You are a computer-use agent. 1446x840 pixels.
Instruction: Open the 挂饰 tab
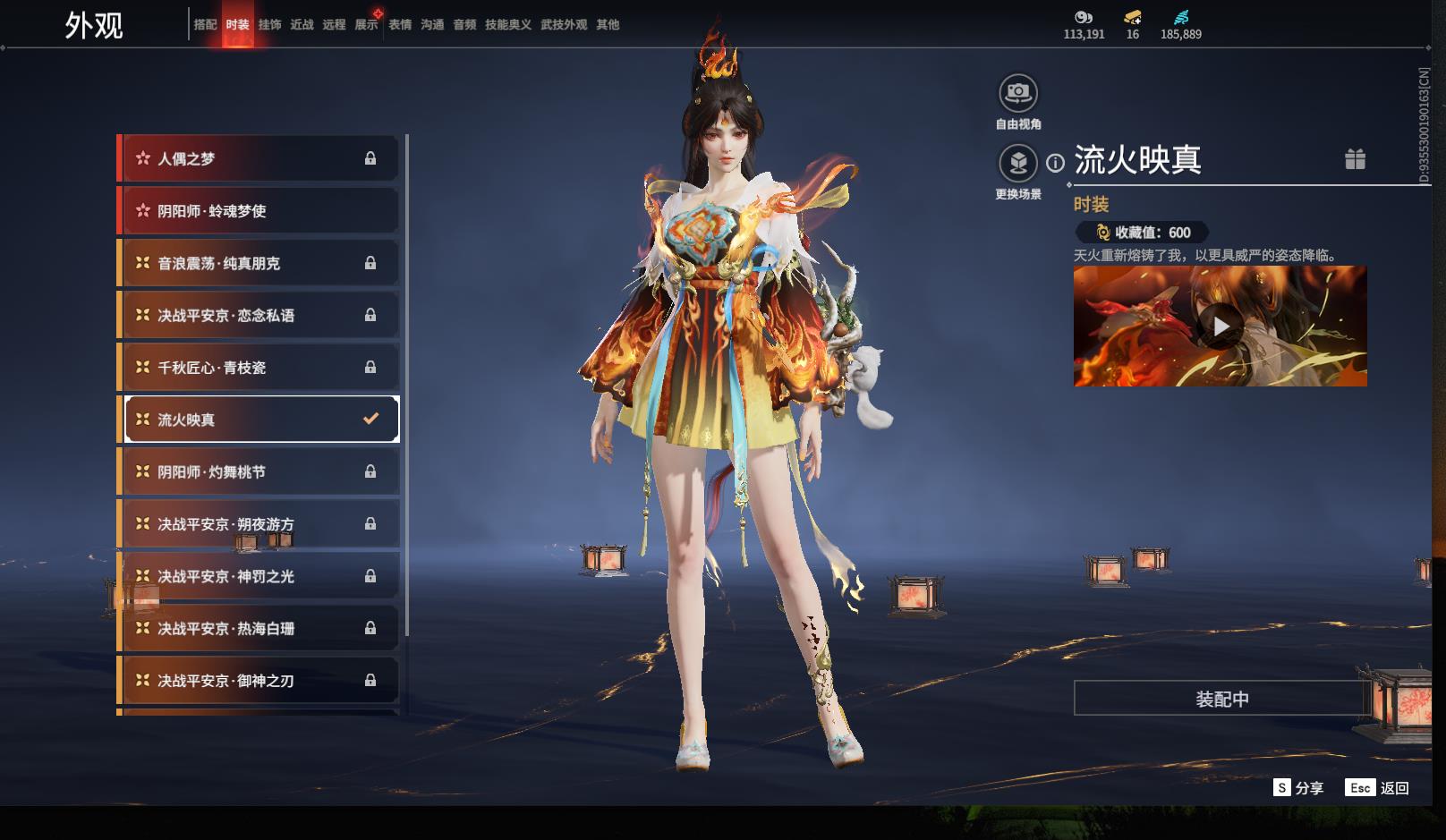click(x=269, y=25)
